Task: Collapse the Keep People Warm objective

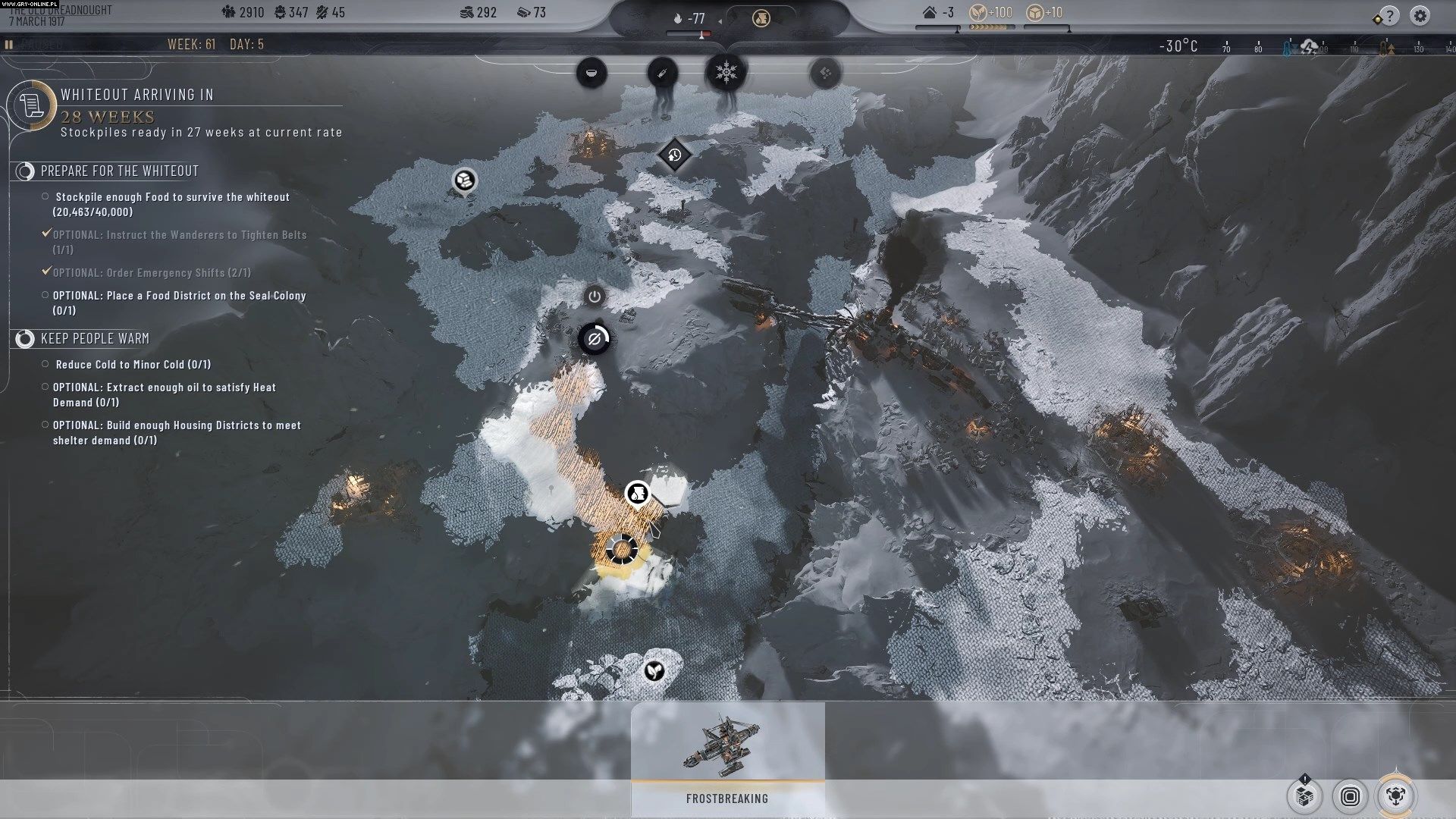Action: point(25,339)
